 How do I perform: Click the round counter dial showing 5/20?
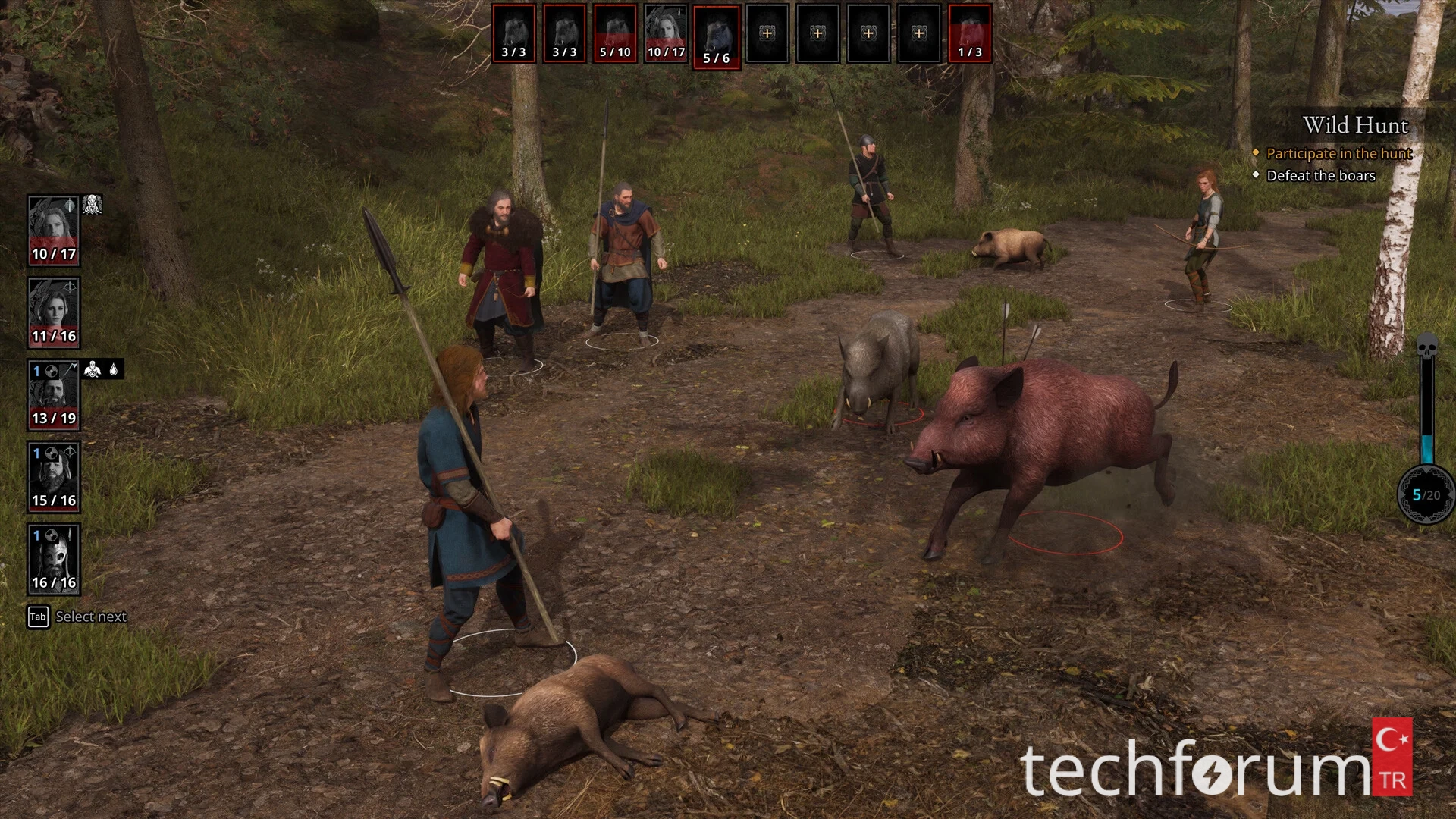(1426, 495)
